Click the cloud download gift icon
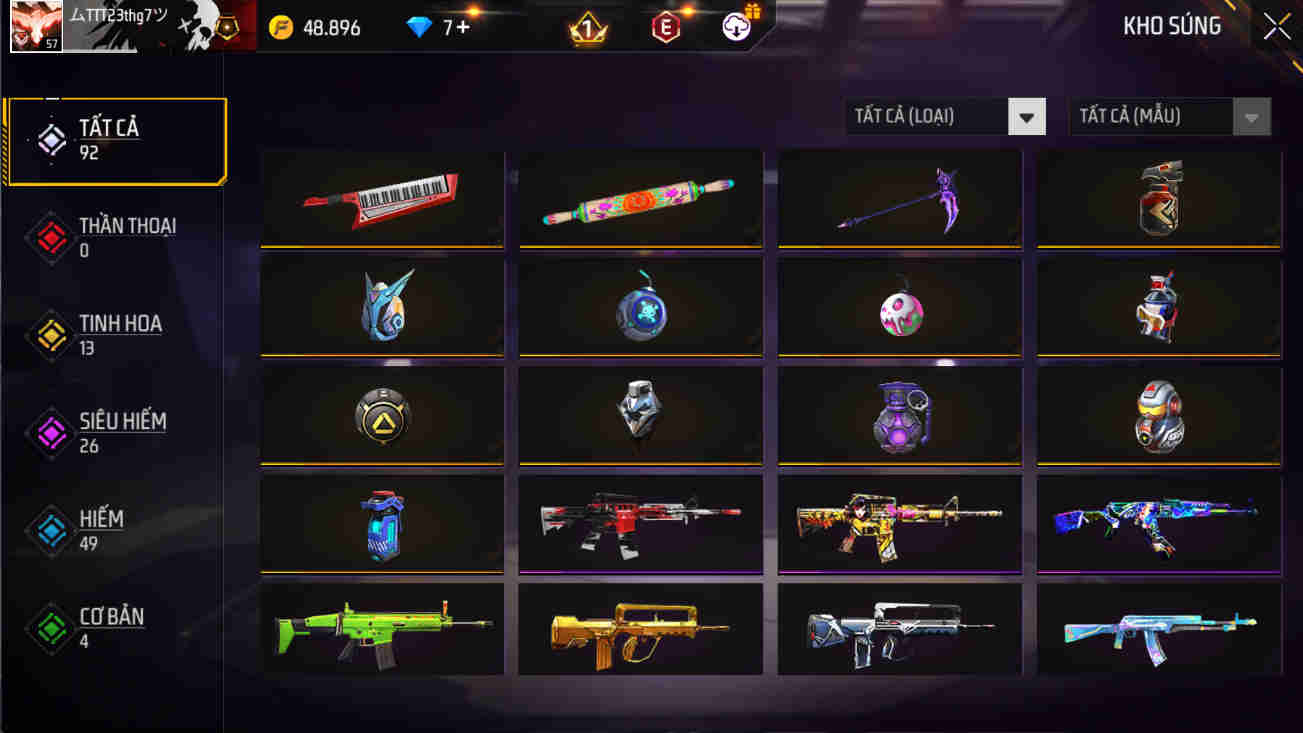Viewport: 1303px width, 733px height. click(733, 27)
